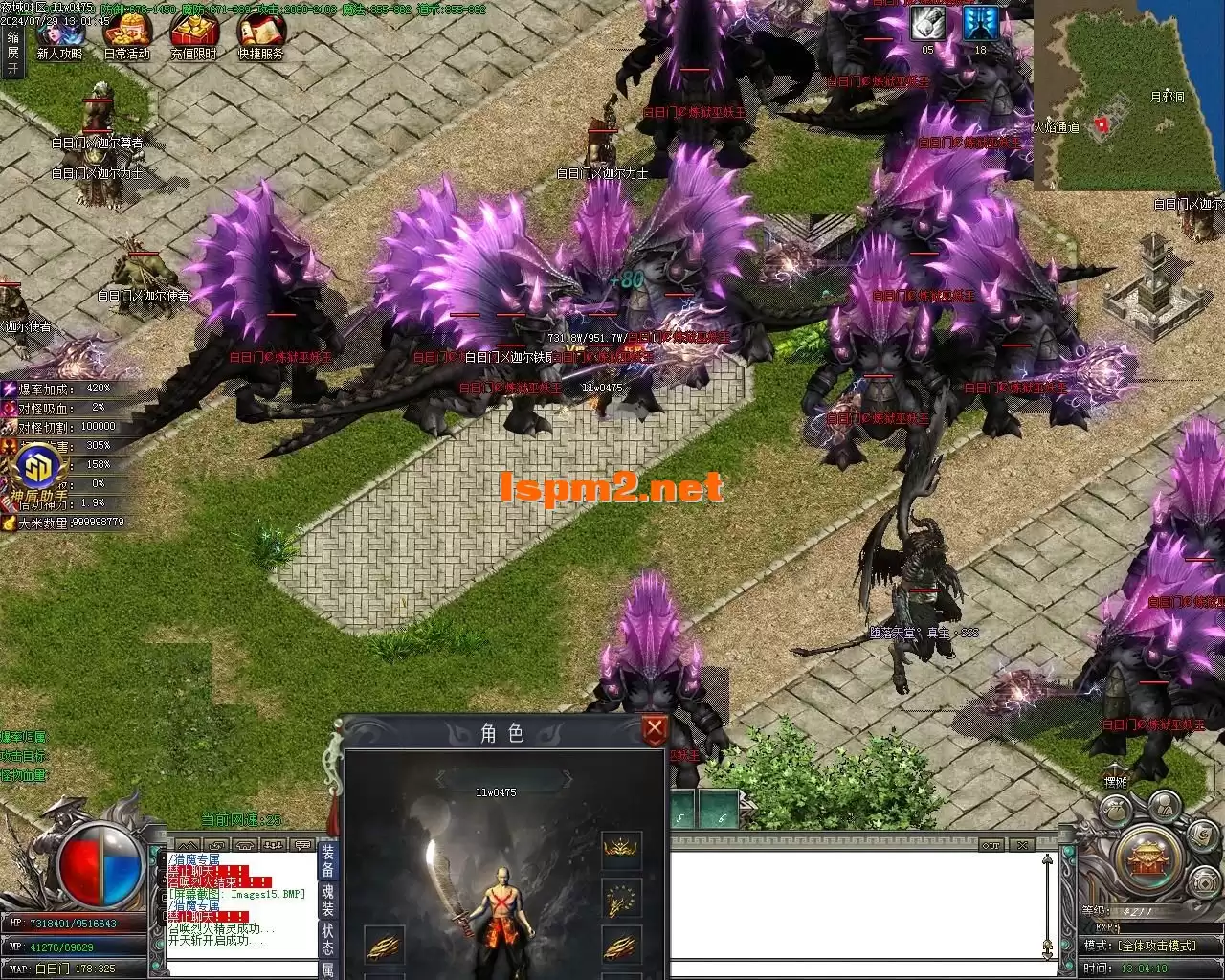Click the OUT button above chat
The image size is (1225, 980).
991,845
